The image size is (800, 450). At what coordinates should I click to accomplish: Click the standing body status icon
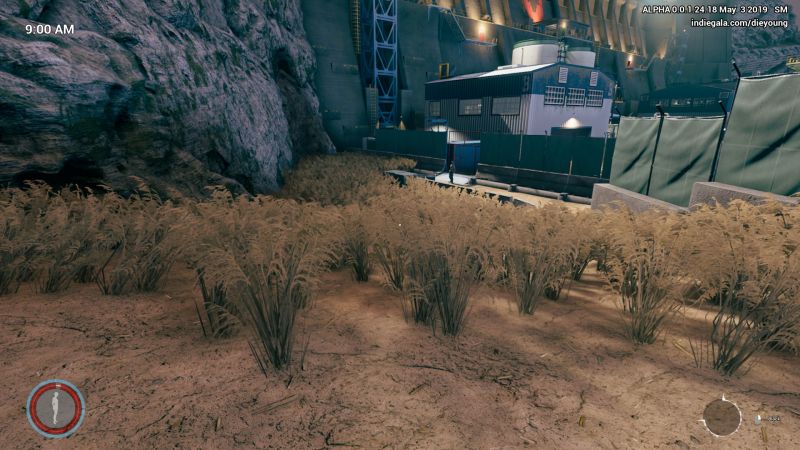(x=55, y=408)
